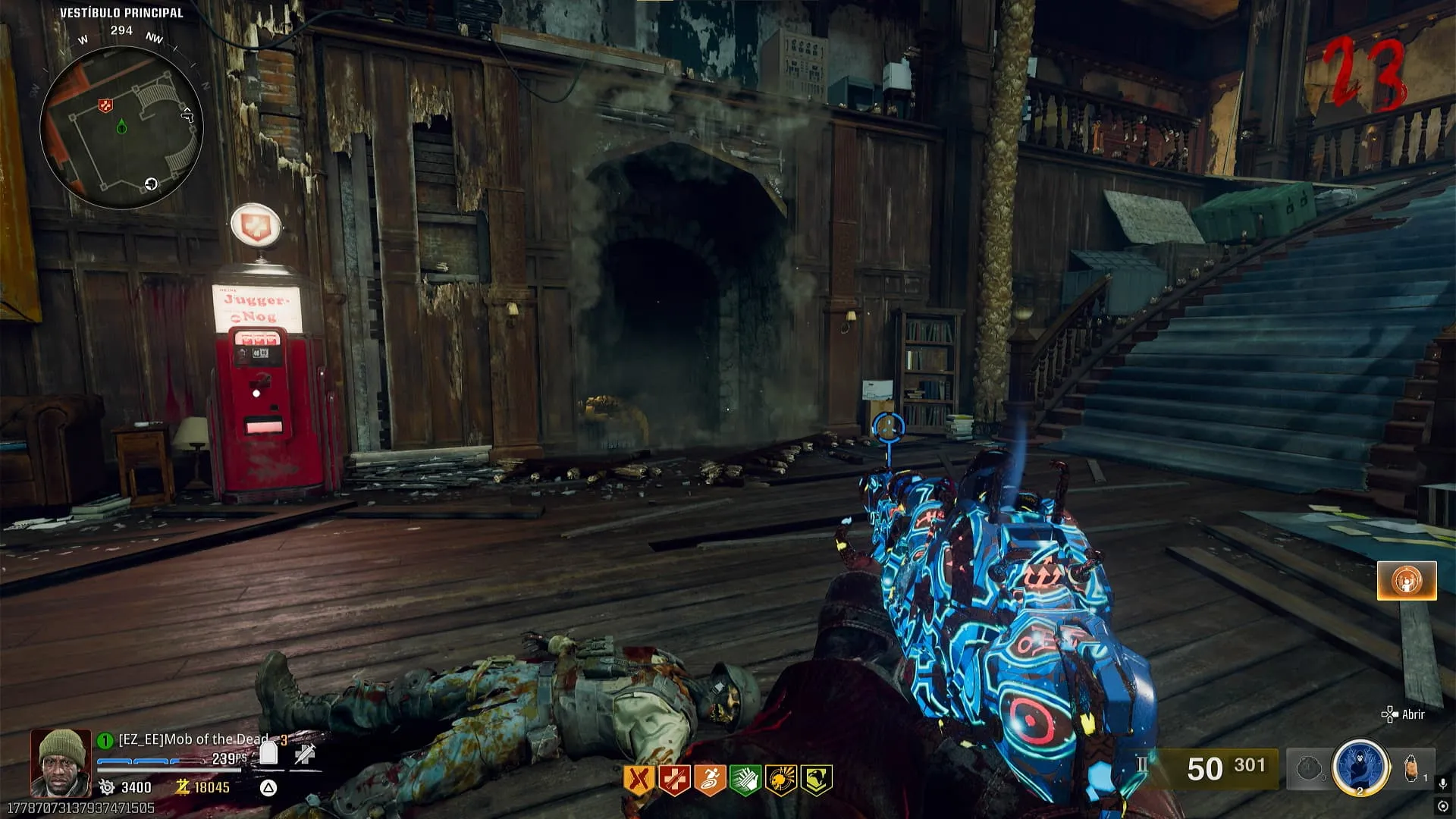This screenshot has width=1456, height=819.
Task: Select the player portrait with green beanie
Action: [x=61, y=762]
